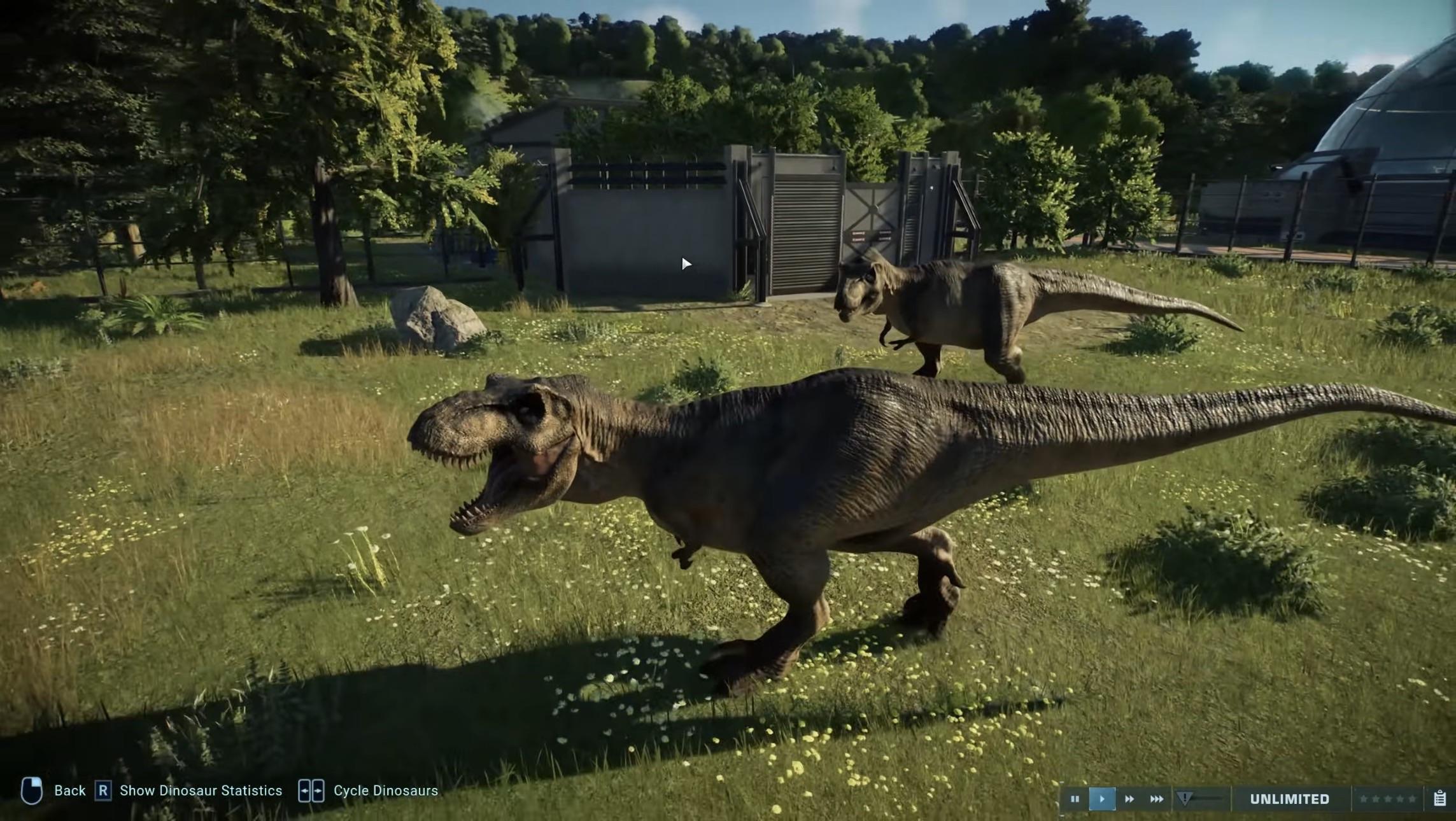This screenshot has height=821, width=1456.
Task: Select the double-arrow fast-forward speed icon
Action: click(1130, 798)
